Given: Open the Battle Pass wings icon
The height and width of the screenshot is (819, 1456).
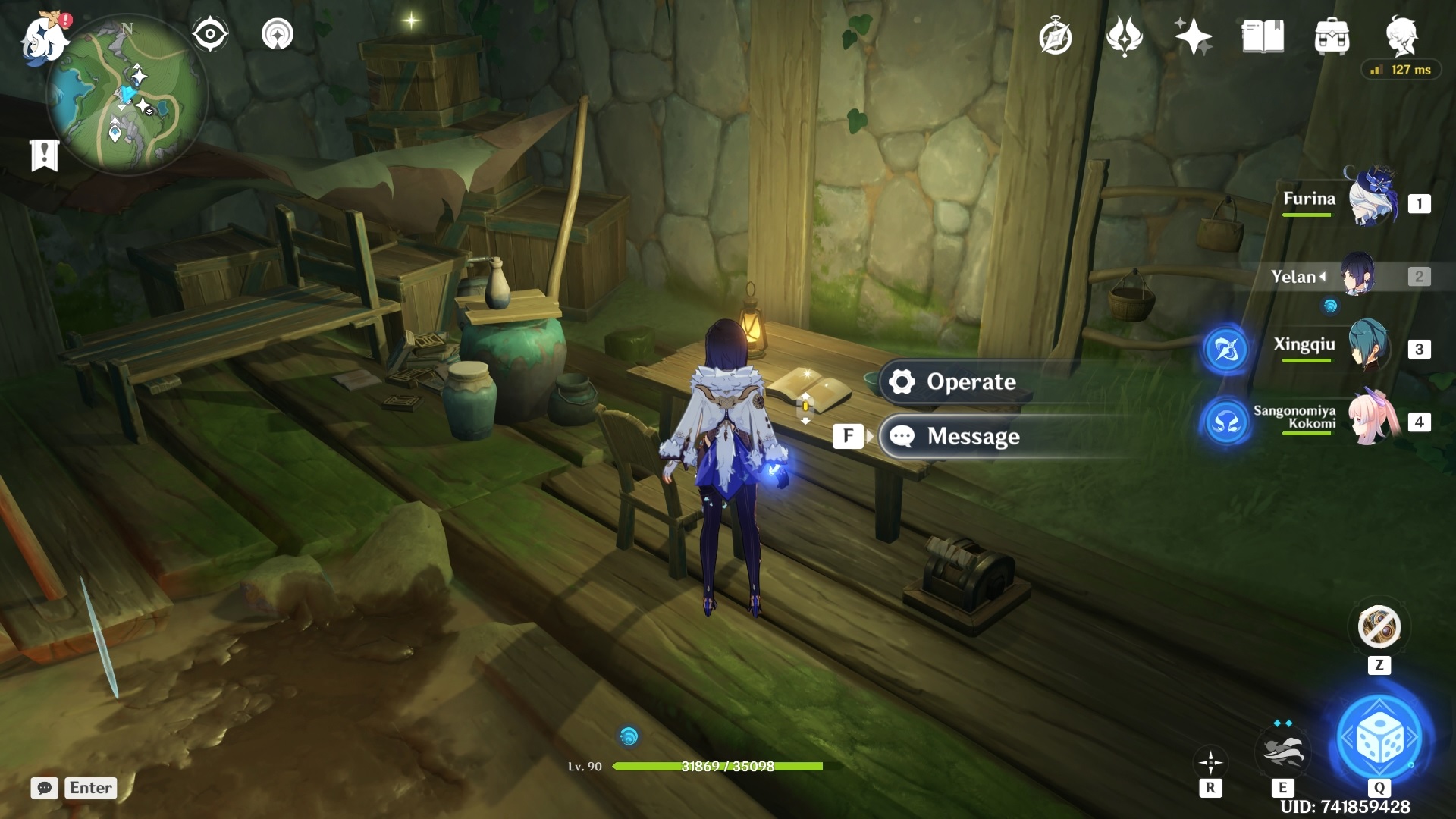Looking at the screenshot, I should click(1125, 37).
